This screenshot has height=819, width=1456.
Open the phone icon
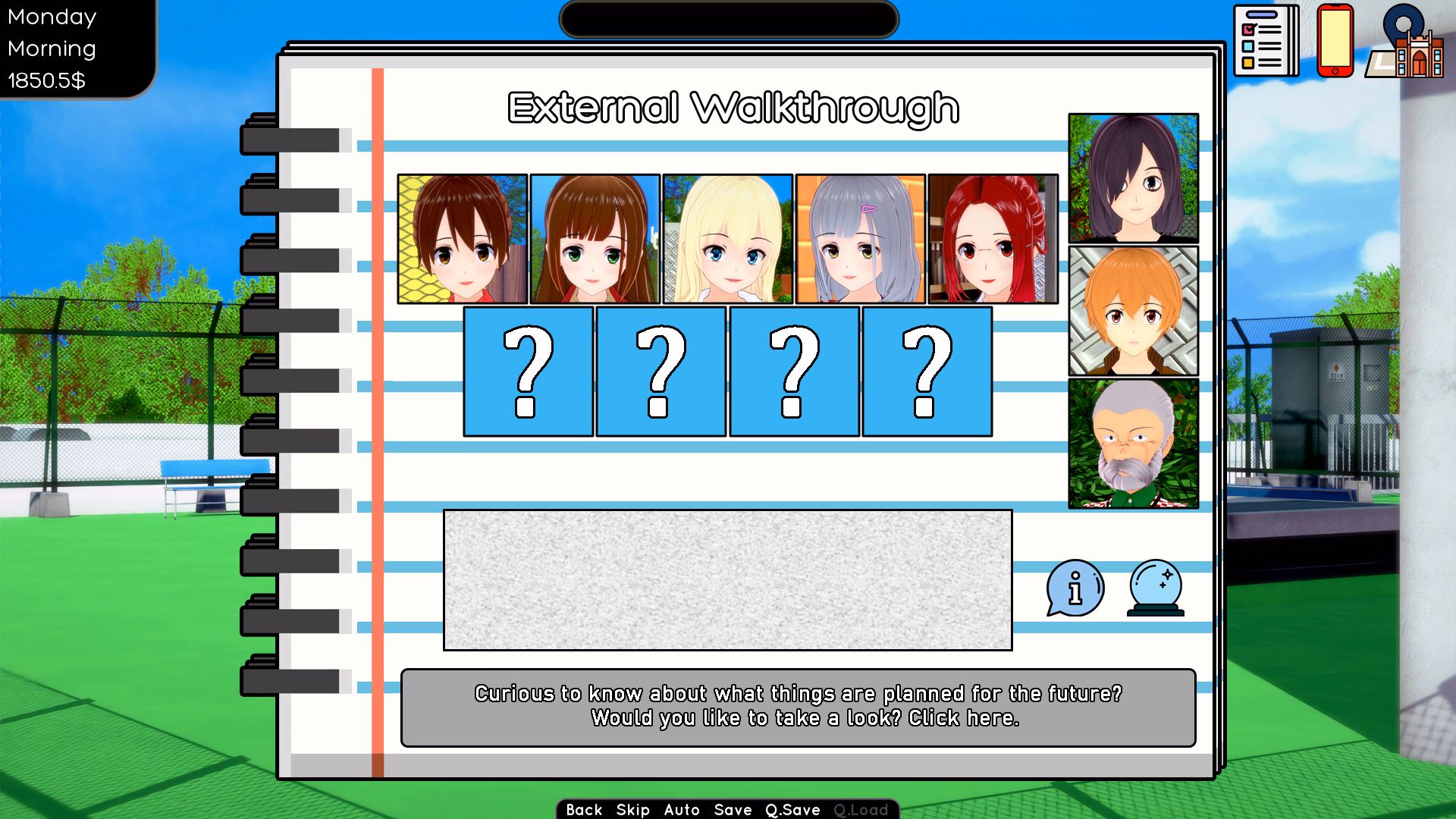coord(1335,42)
